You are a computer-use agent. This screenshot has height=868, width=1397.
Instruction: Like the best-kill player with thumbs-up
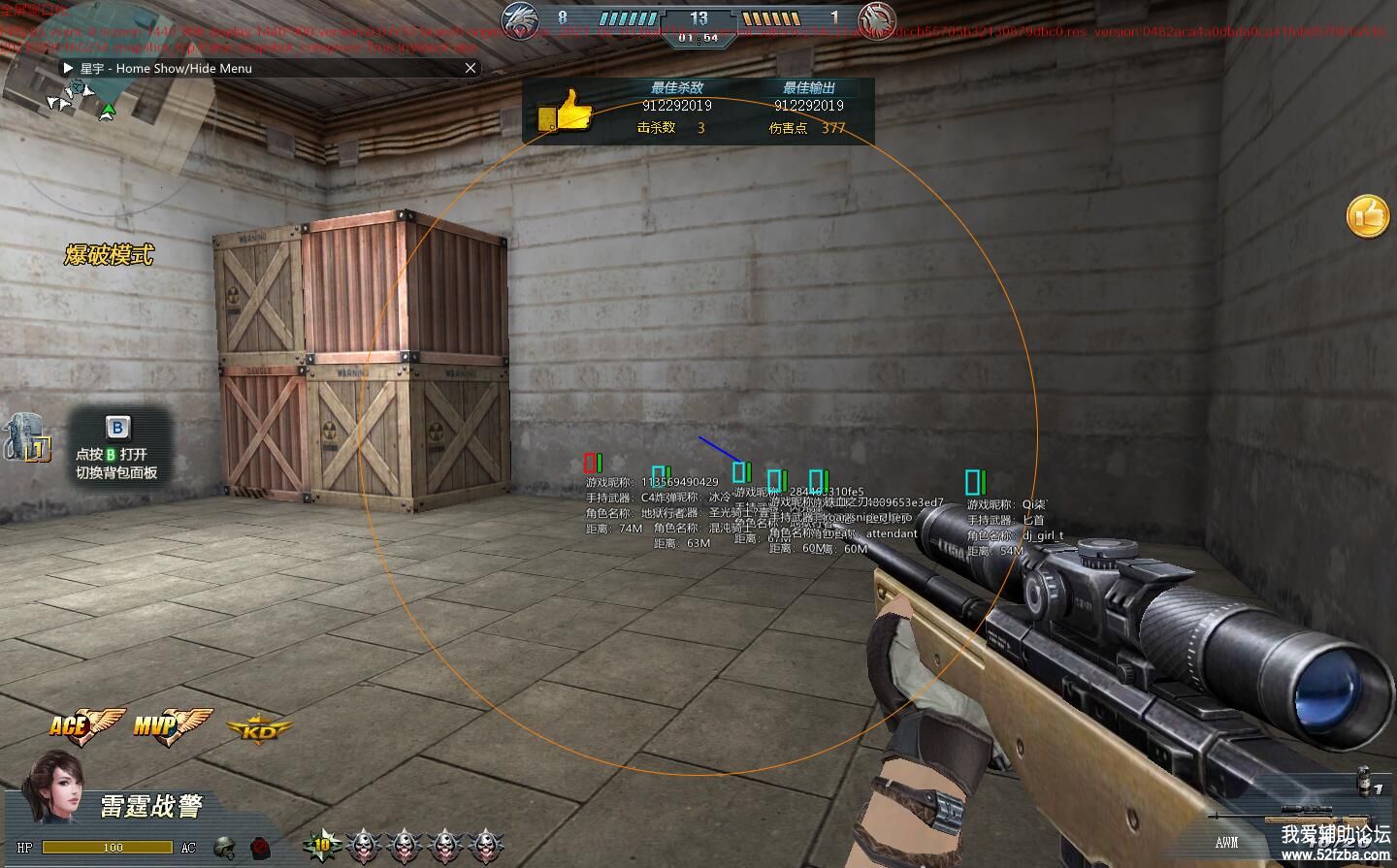click(x=566, y=112)
